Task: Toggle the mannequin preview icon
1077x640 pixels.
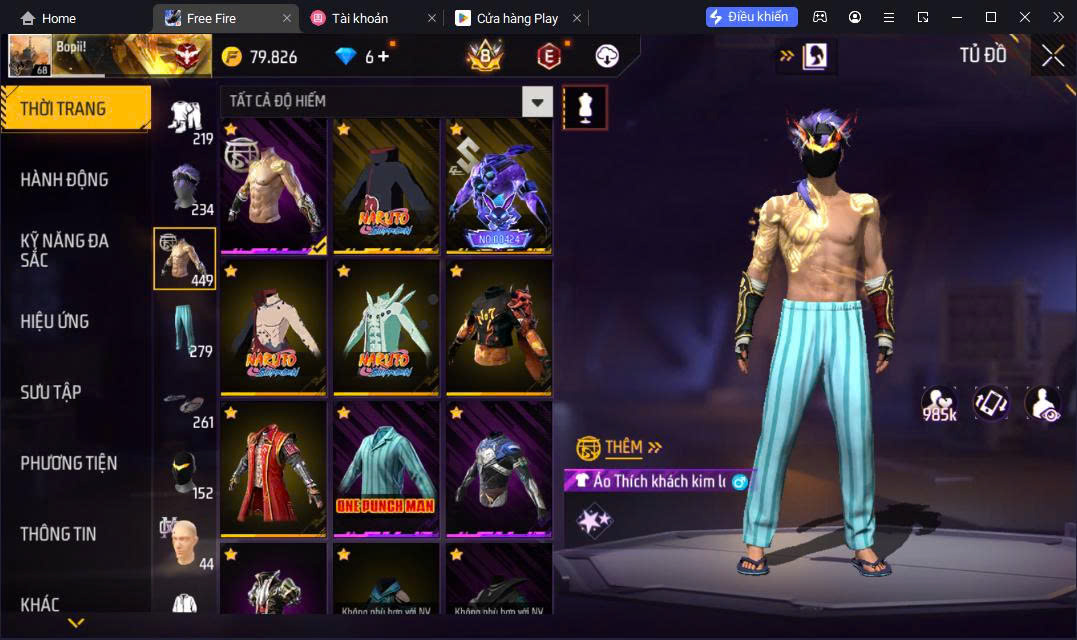Action: (585, 107)
